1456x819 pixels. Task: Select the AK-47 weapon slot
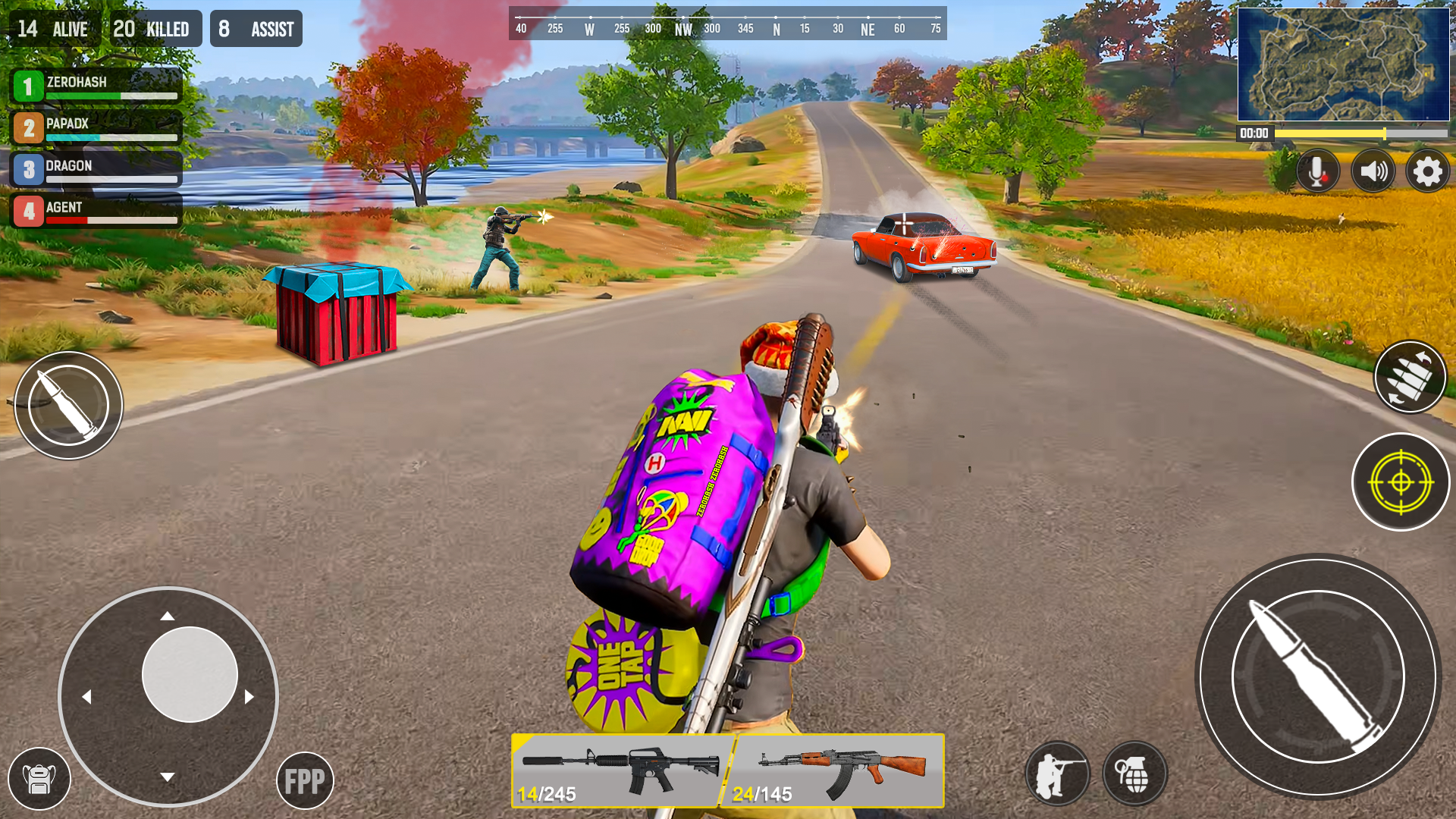pos(838,770)
